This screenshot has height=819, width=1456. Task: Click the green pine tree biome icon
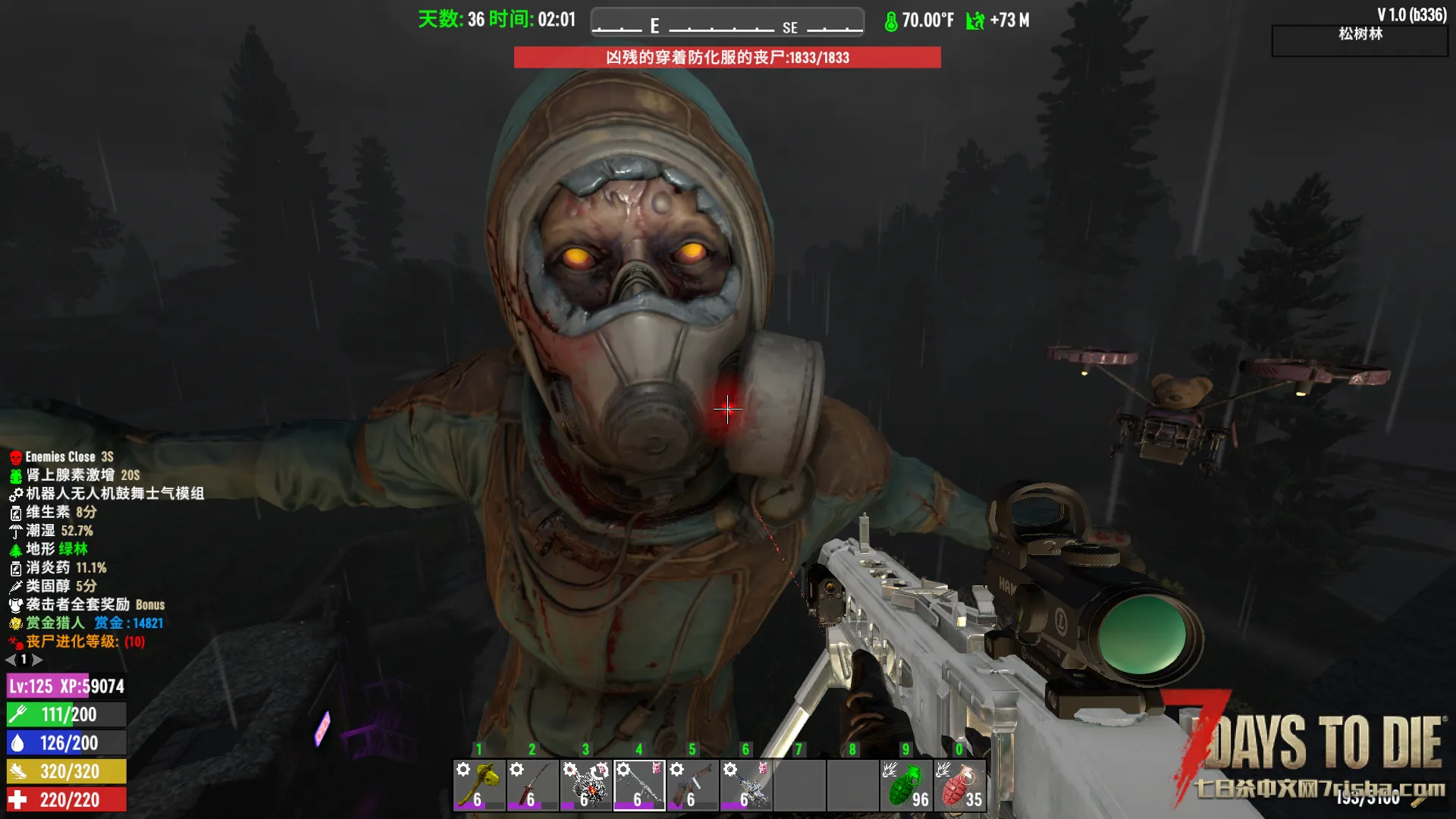[x=15, y=549]
